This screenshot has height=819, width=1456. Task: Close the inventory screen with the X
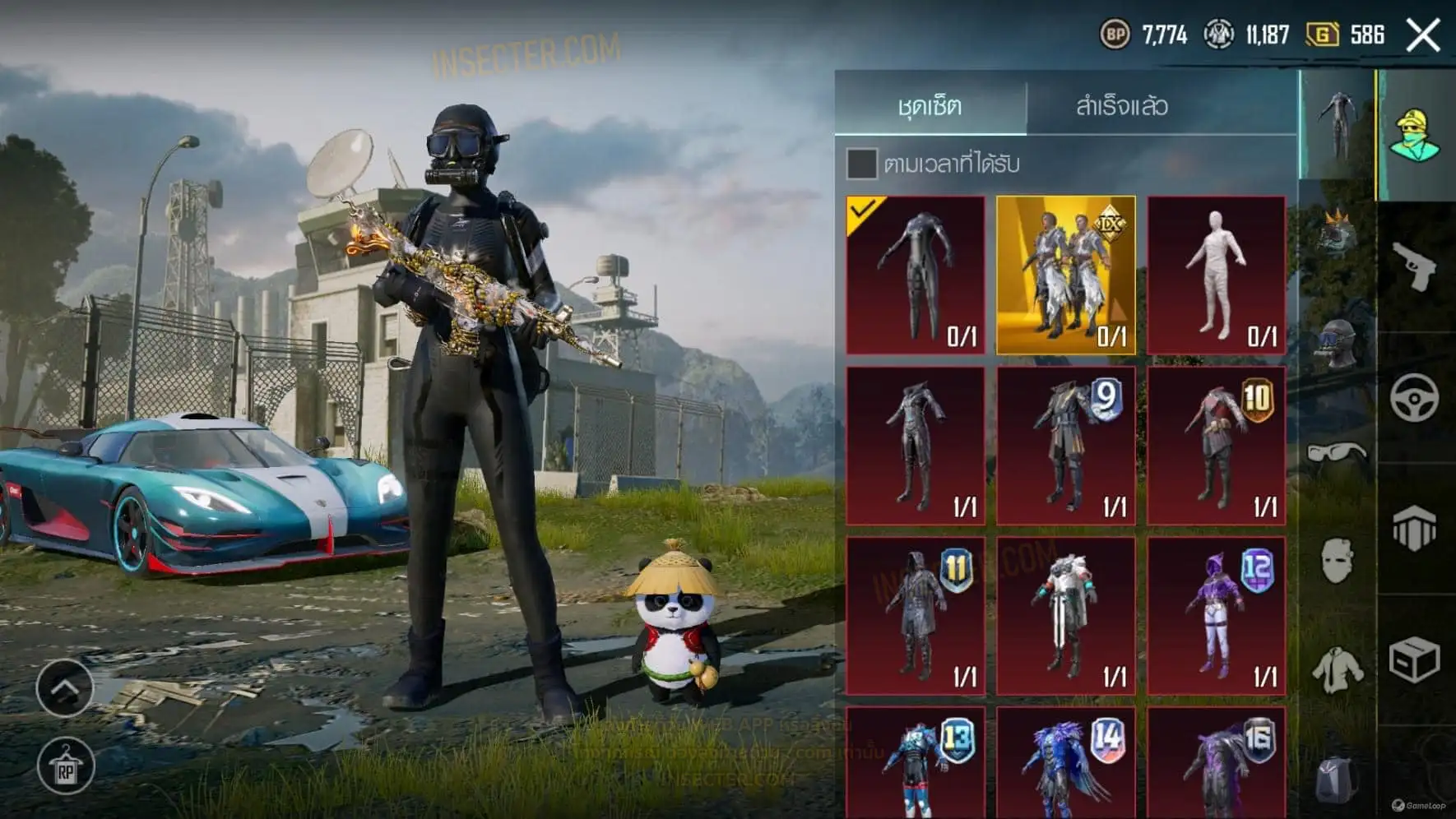coord(1423,35)
